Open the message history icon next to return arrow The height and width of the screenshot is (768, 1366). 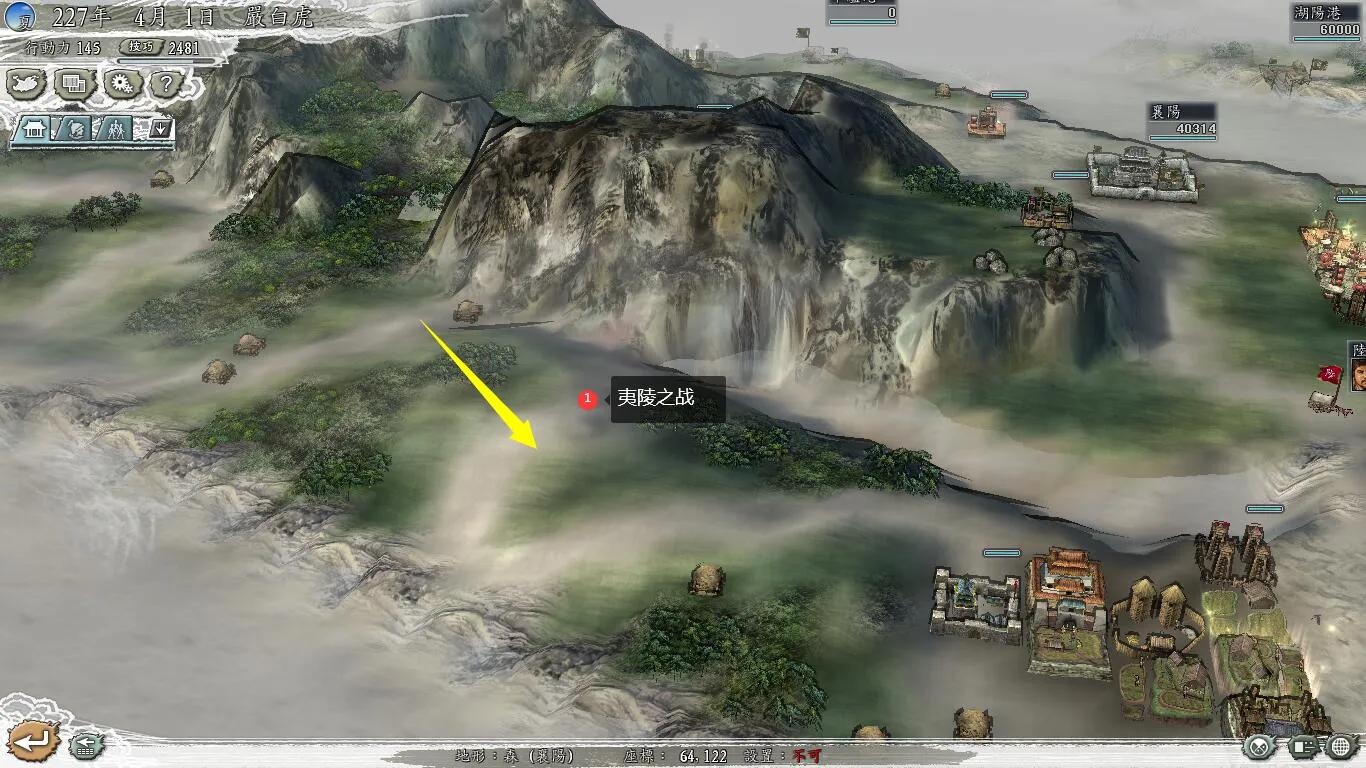pyautogui.click(x=86, y=744)
